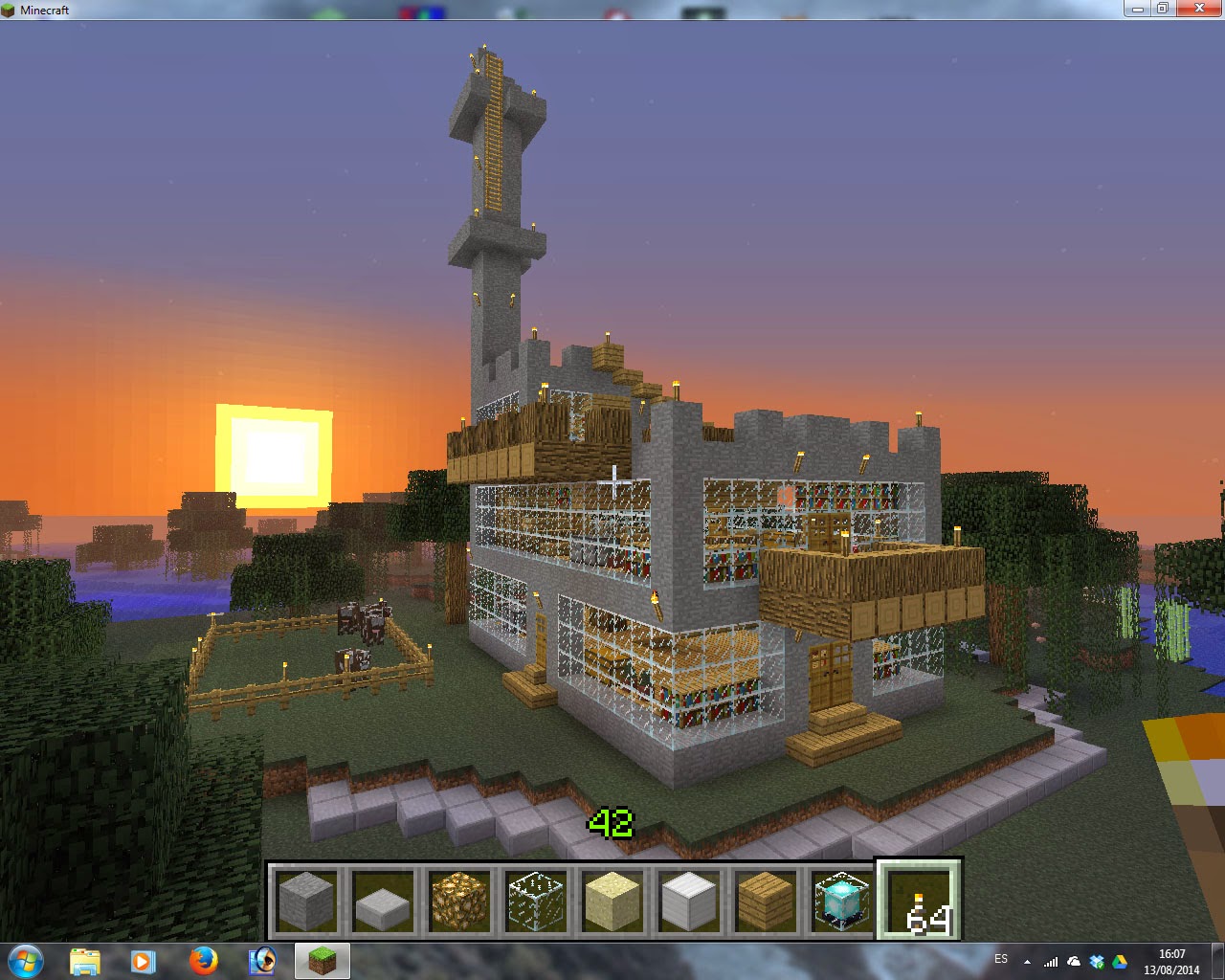
Task: Expand the hidden system tray icons
Action: 1027,960
